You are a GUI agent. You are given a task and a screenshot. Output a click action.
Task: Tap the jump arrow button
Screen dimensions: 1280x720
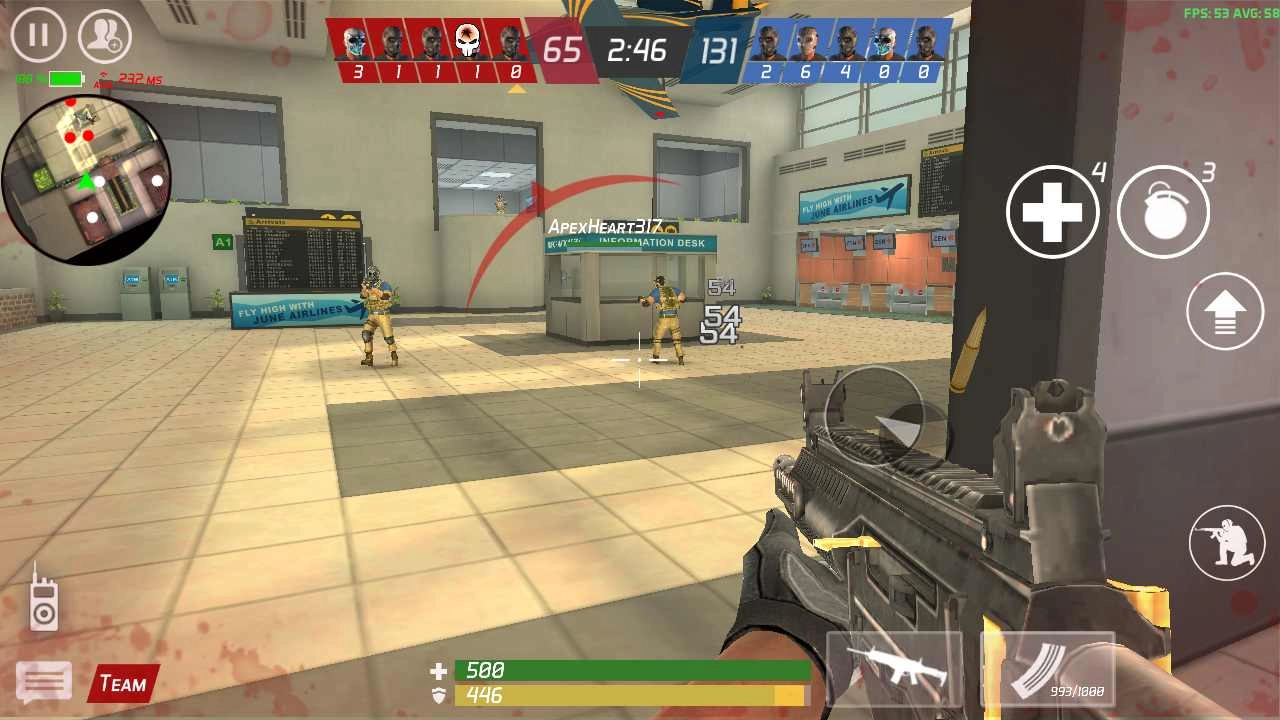1225,311
